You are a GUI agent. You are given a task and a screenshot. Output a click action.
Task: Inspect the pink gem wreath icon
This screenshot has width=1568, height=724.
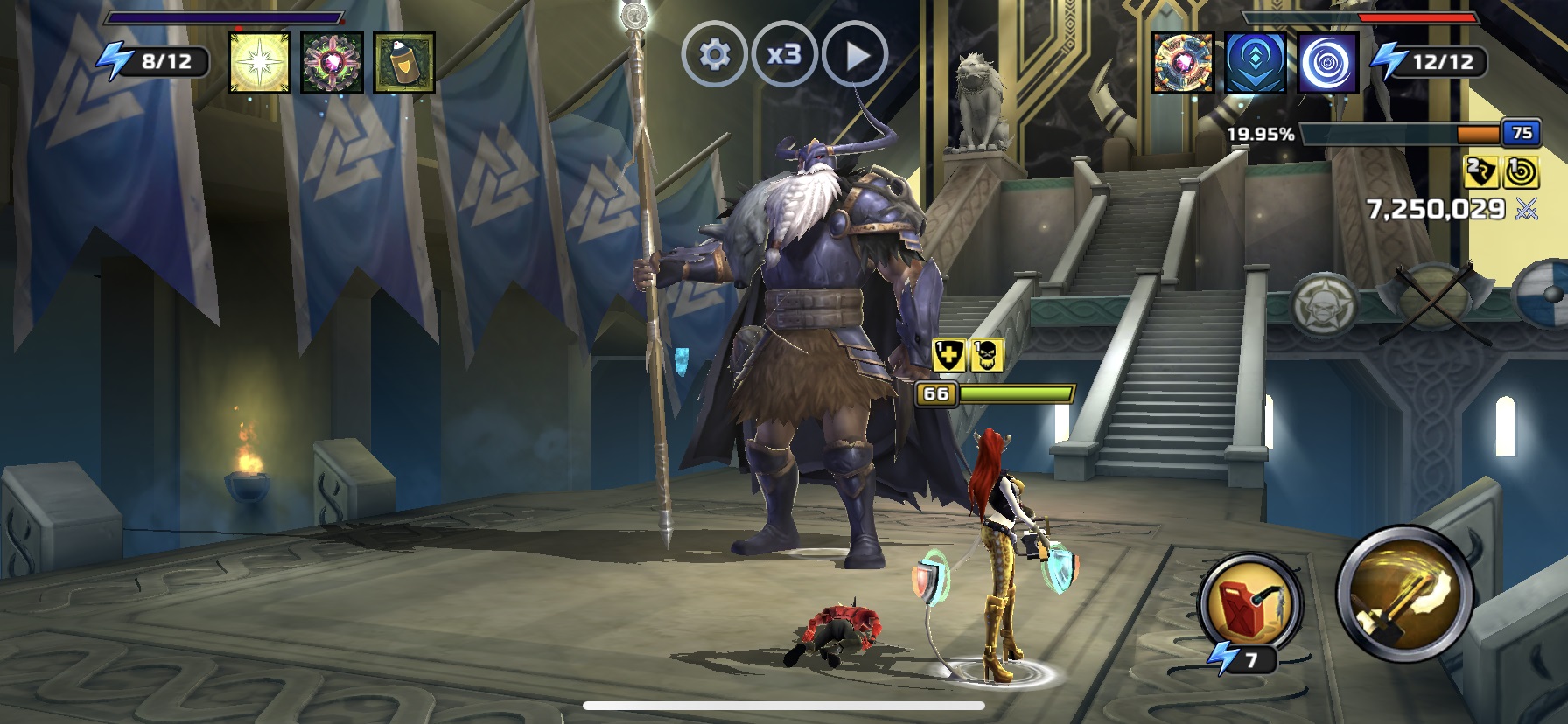click(332, 63)
